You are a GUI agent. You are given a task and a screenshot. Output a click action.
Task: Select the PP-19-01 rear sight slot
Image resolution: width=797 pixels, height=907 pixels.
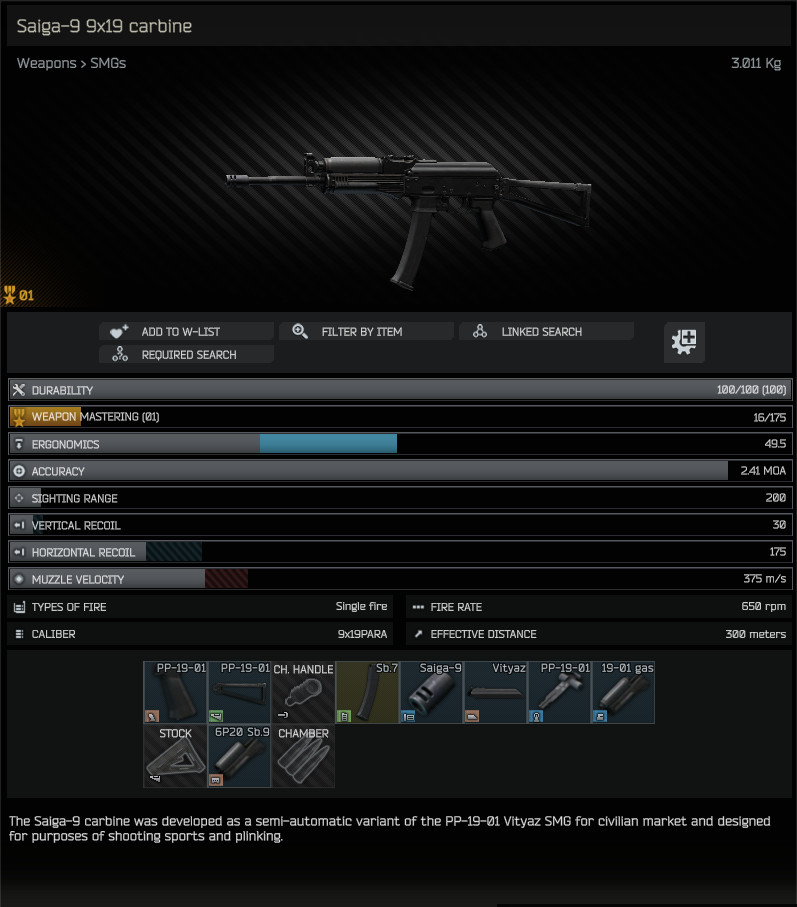coord(559,692)
